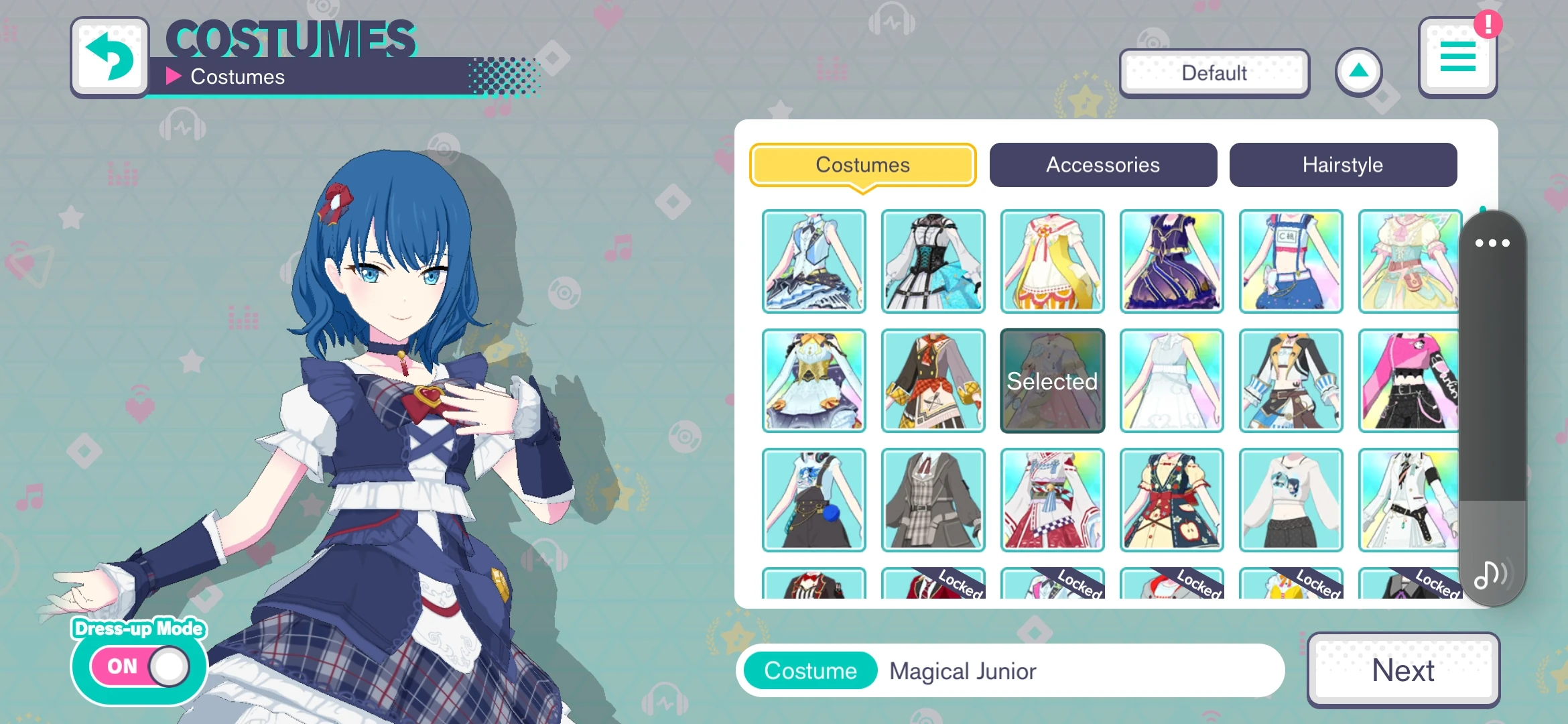
Task: Pick the gray plaid suit costume
Action: (x=933, y=500)
